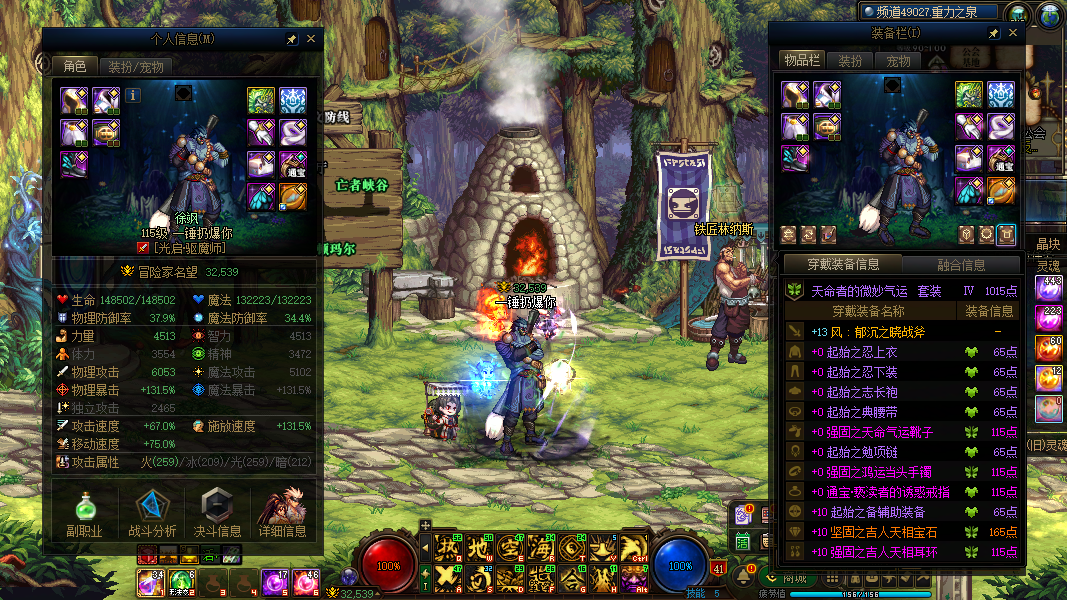Pin the 装备栏 equipment window
The height and width of the screenshot is (600, 1067).
click(x=993, y=33)
